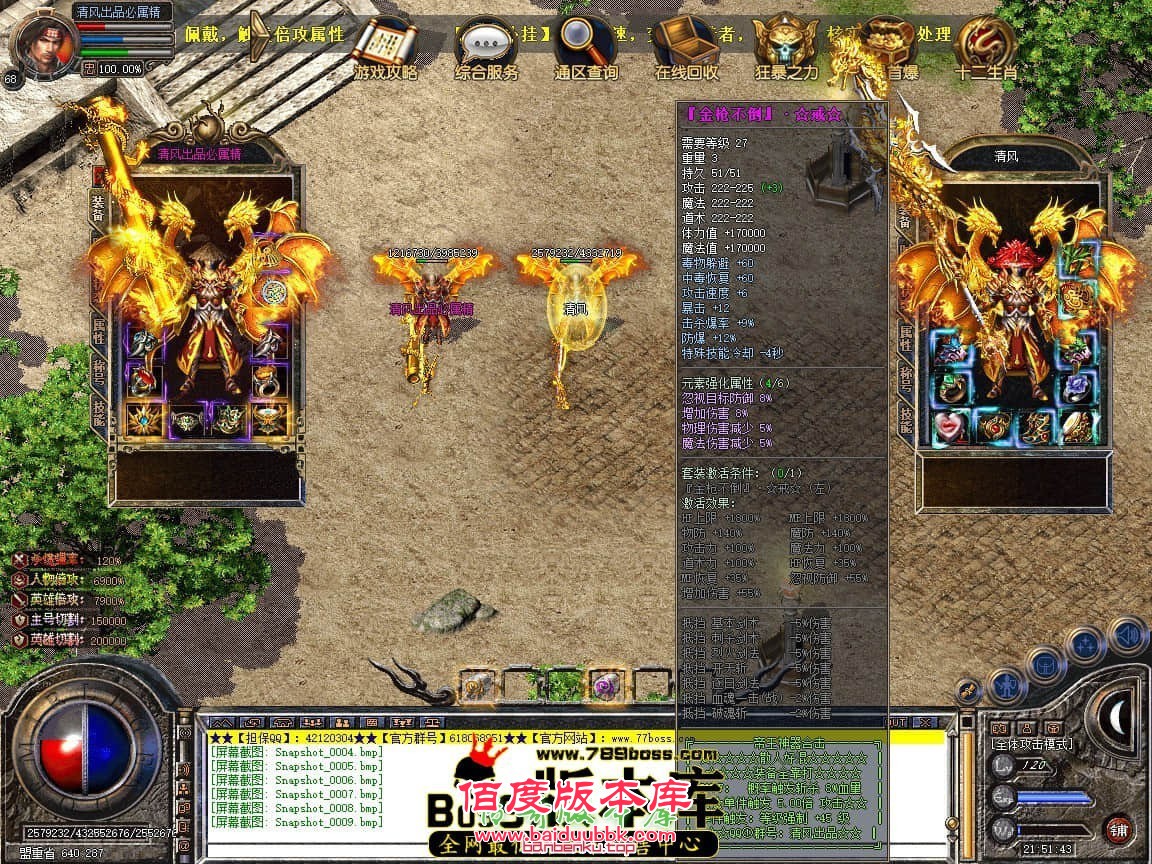Close the chat window with X button
Viewport: 1152px width, 864px height.
point(925,722)
